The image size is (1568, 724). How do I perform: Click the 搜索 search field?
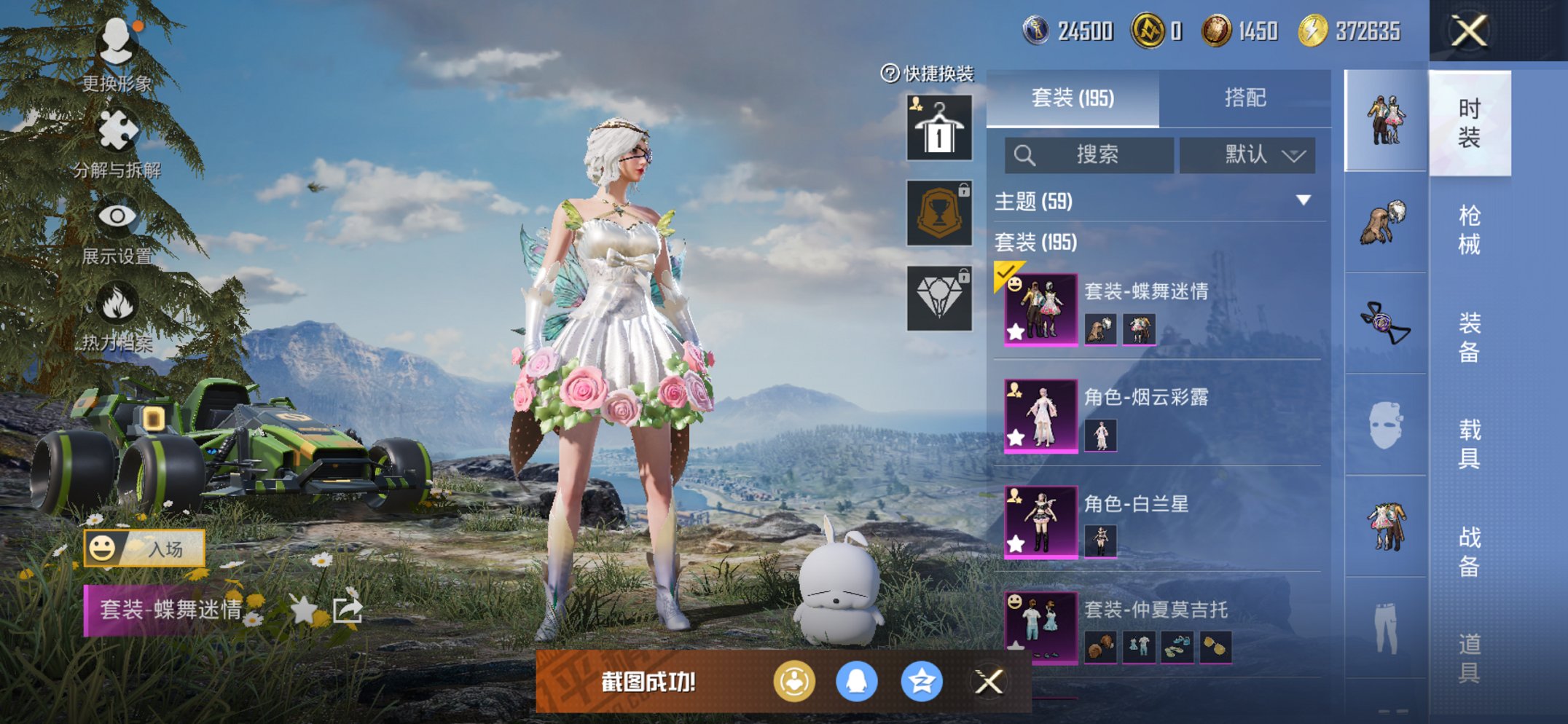click(x=1089, y=155)
